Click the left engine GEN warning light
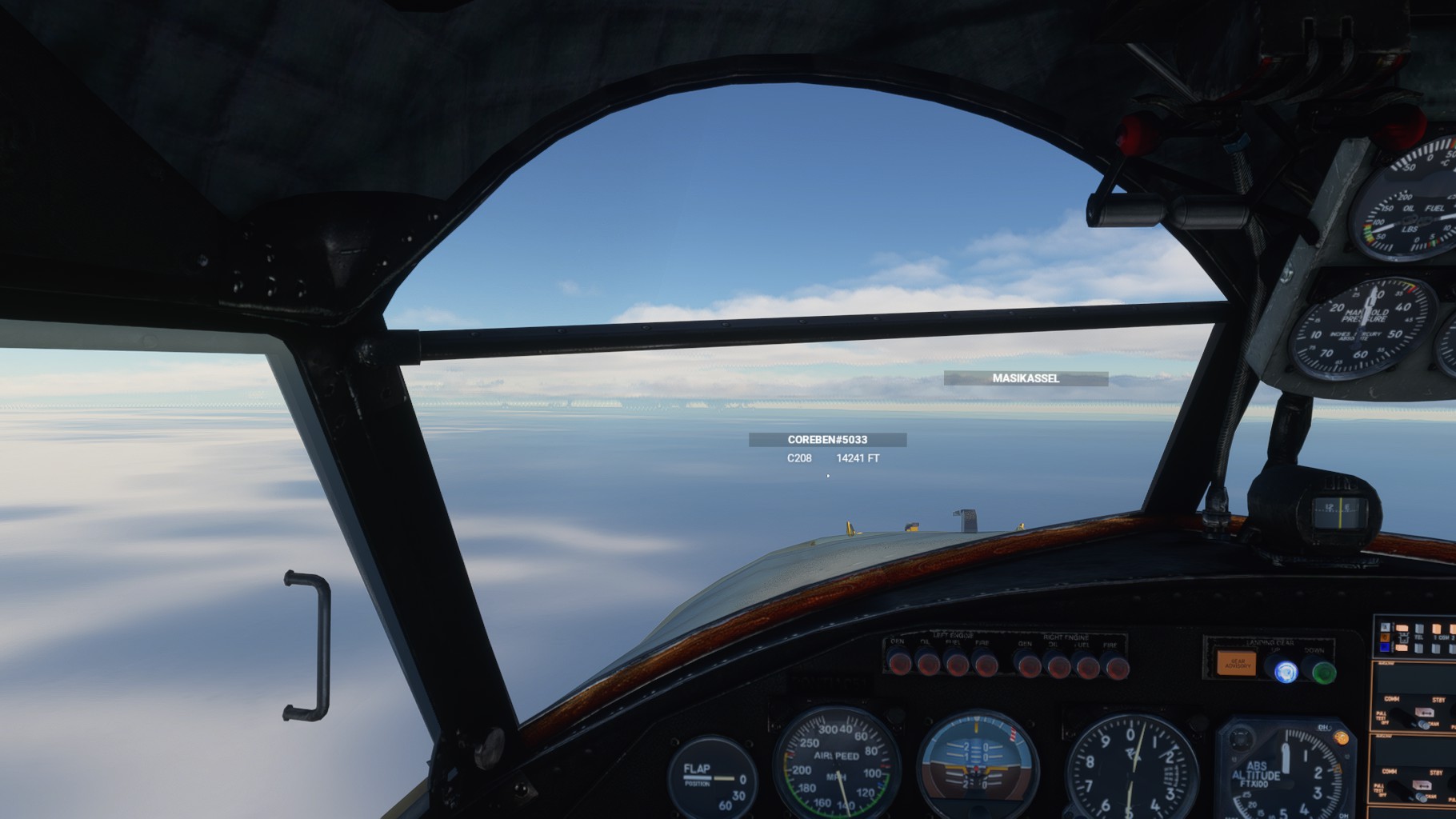Screen dimensions: 1456x819 pyautogui.click(x=900, y=663)
